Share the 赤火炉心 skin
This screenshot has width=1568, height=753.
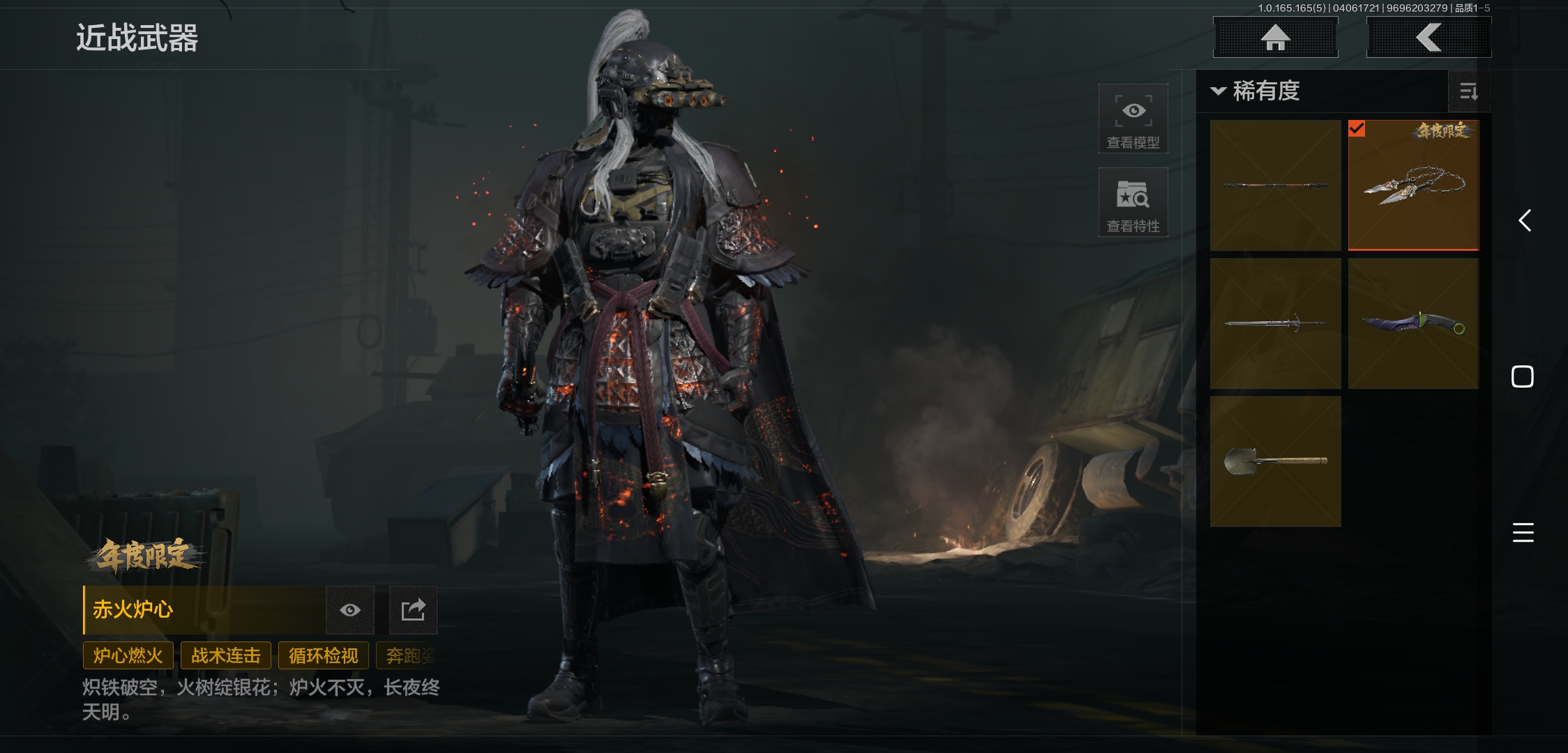pos(413,610)
